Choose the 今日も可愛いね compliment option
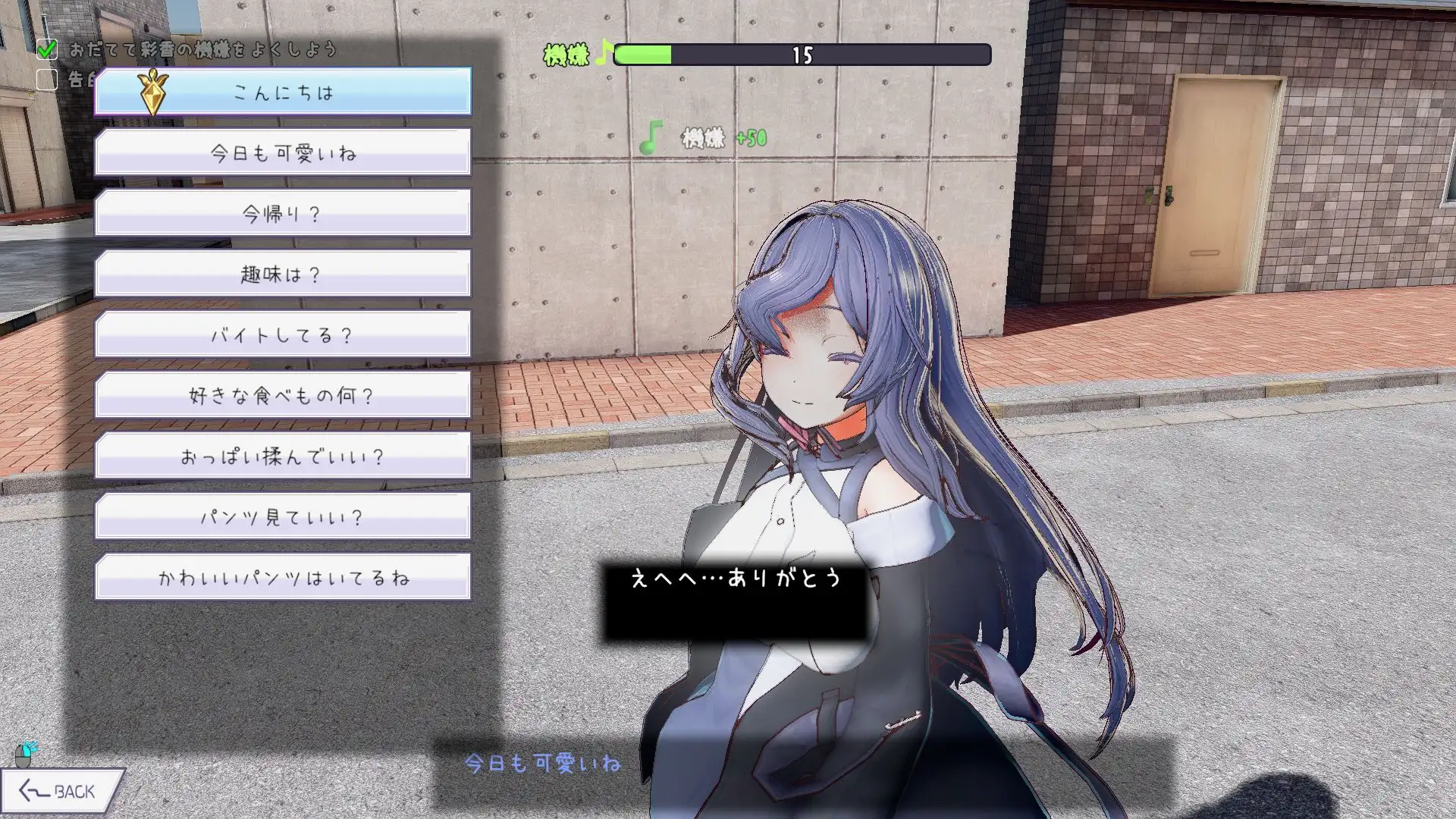Viewport: 1456px width, 819px height. (283, 152)
